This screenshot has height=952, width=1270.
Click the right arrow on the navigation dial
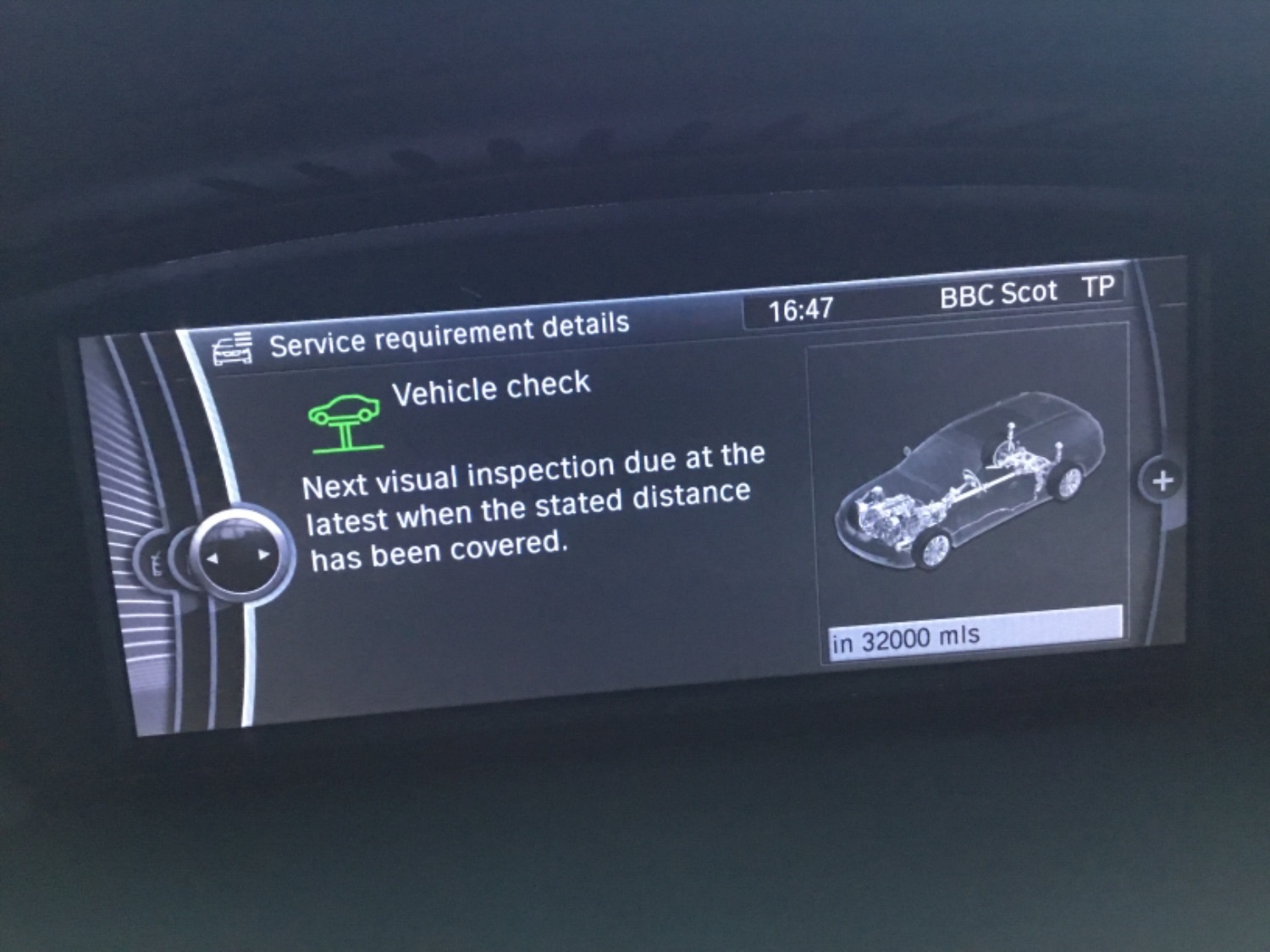tap(264, 555)
